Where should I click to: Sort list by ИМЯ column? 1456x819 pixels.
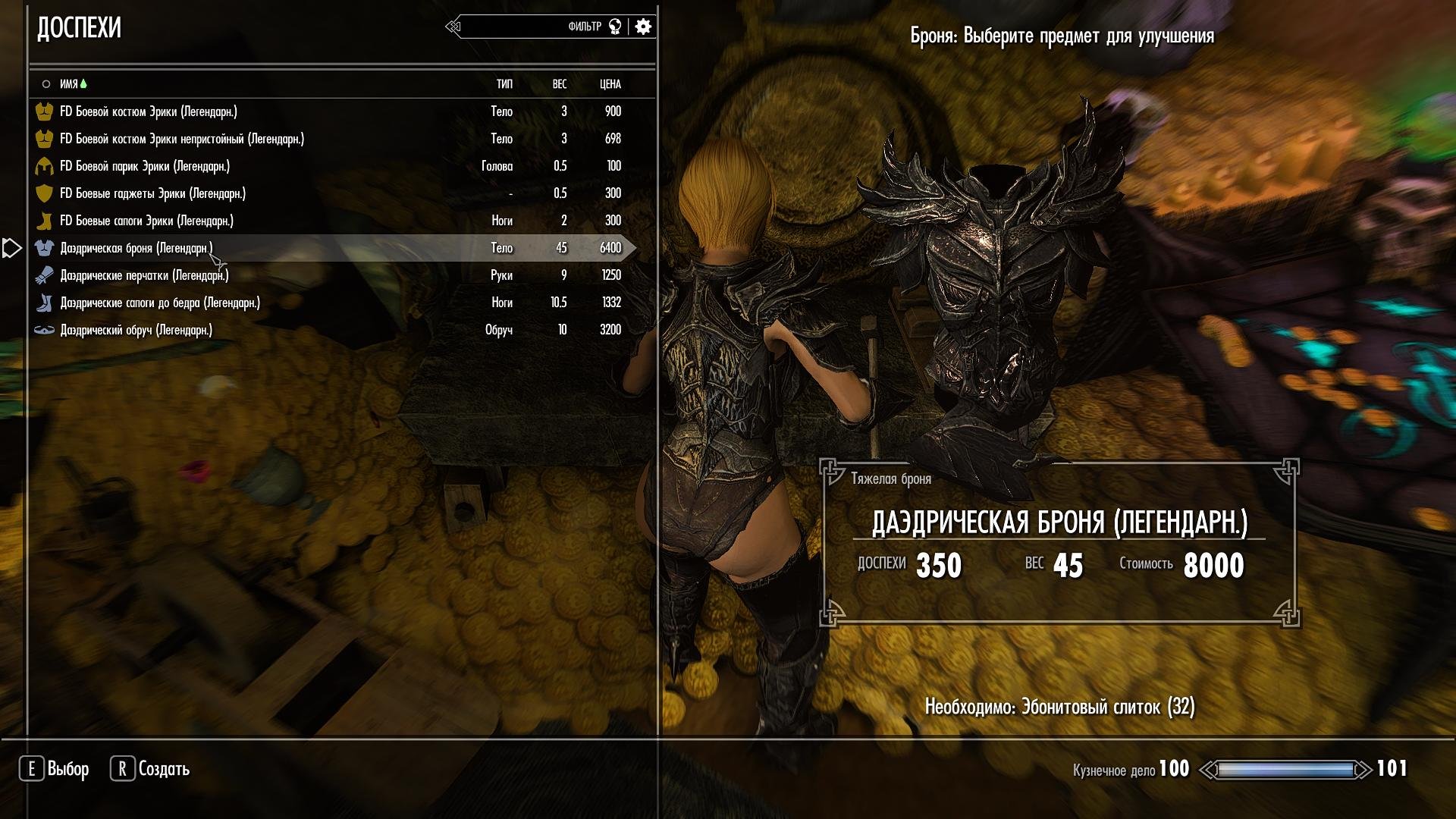coord(69,84)
